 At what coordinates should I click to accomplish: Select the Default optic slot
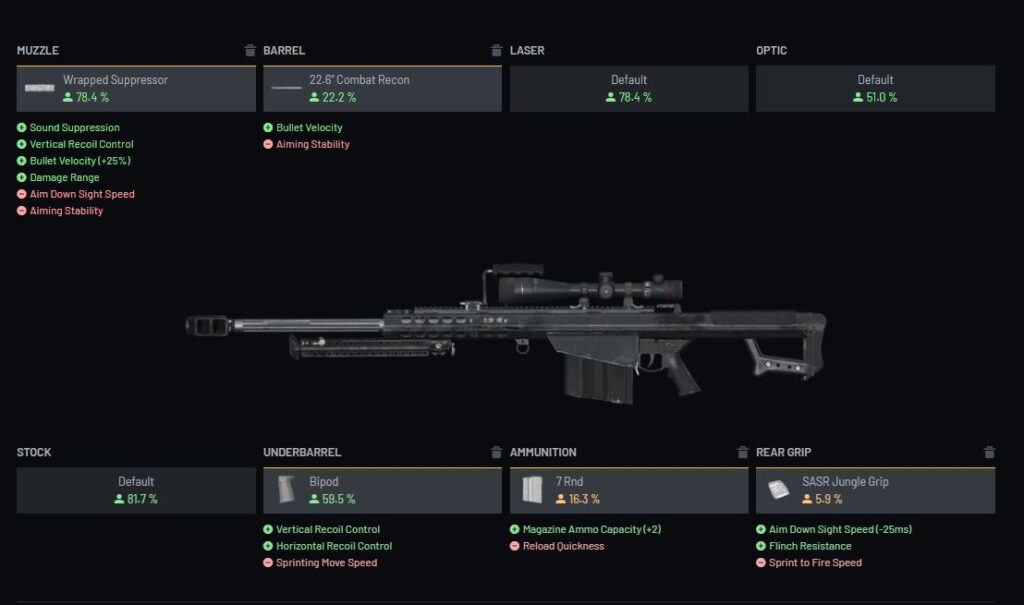875,89
